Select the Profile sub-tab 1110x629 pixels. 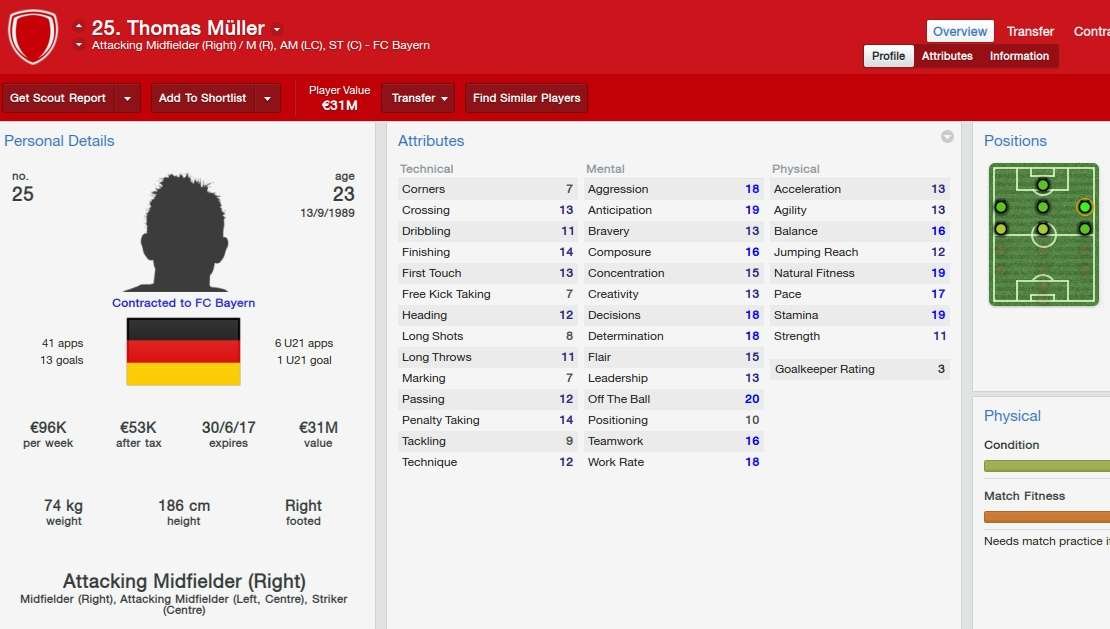(888, 56)
